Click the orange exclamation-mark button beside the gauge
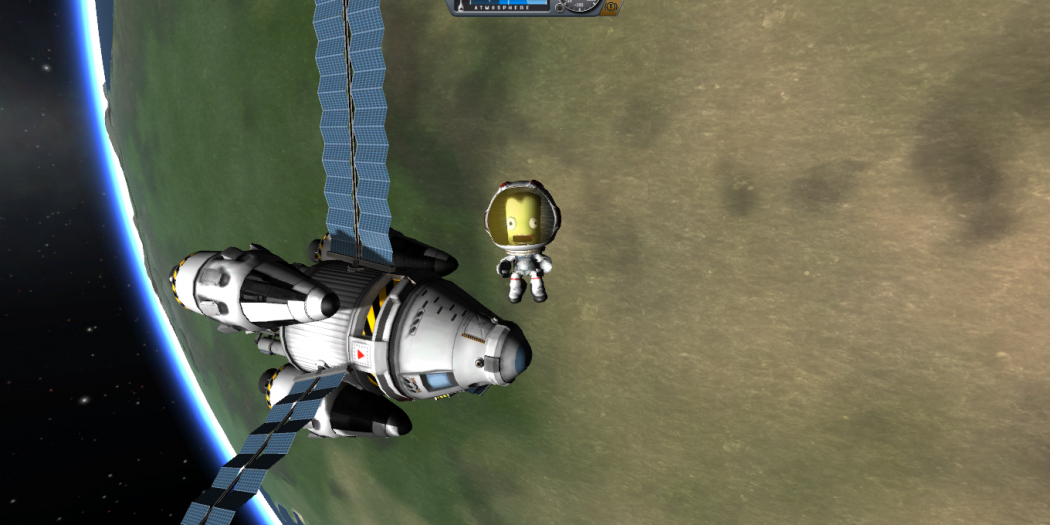The image size is (1050, 525). [611, 6]
